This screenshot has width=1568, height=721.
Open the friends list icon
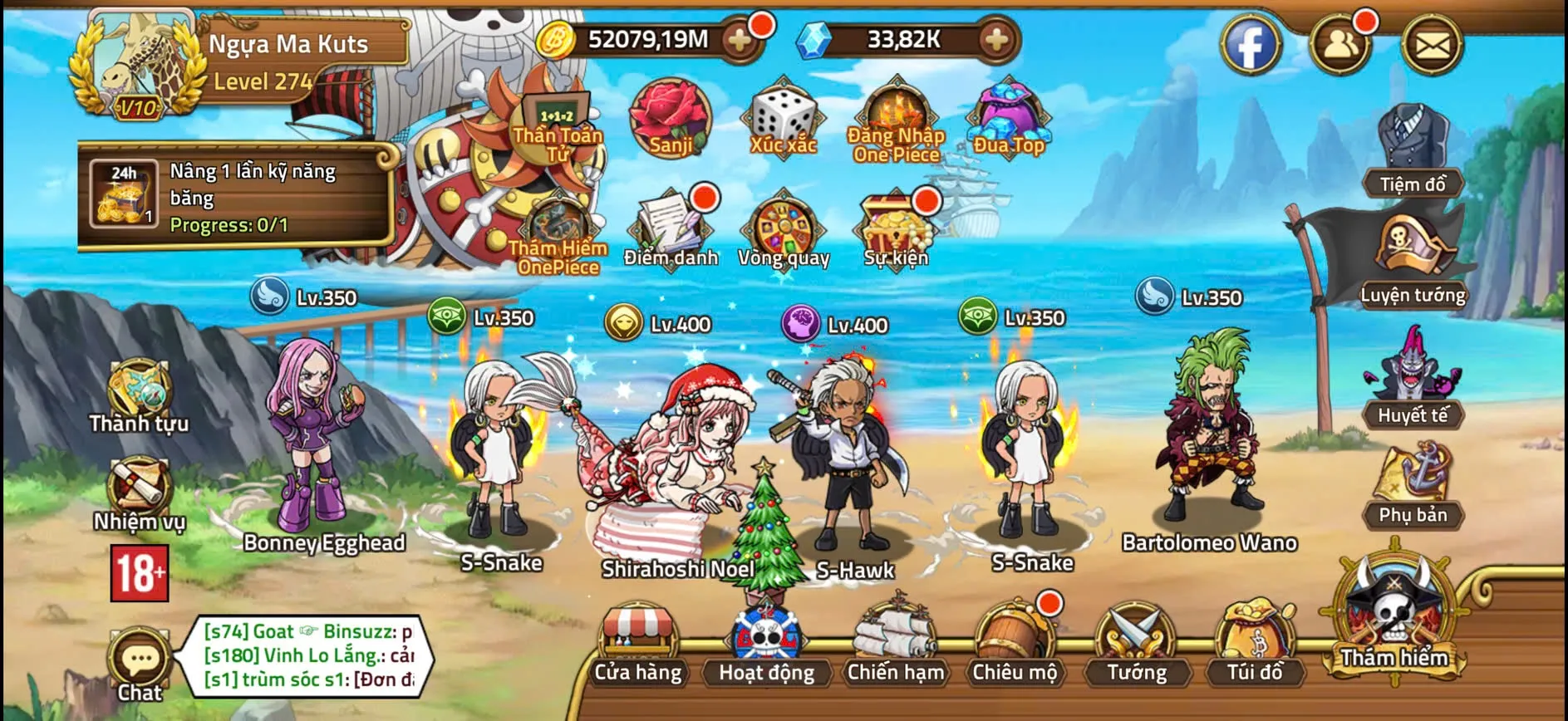click(1339, 46)
